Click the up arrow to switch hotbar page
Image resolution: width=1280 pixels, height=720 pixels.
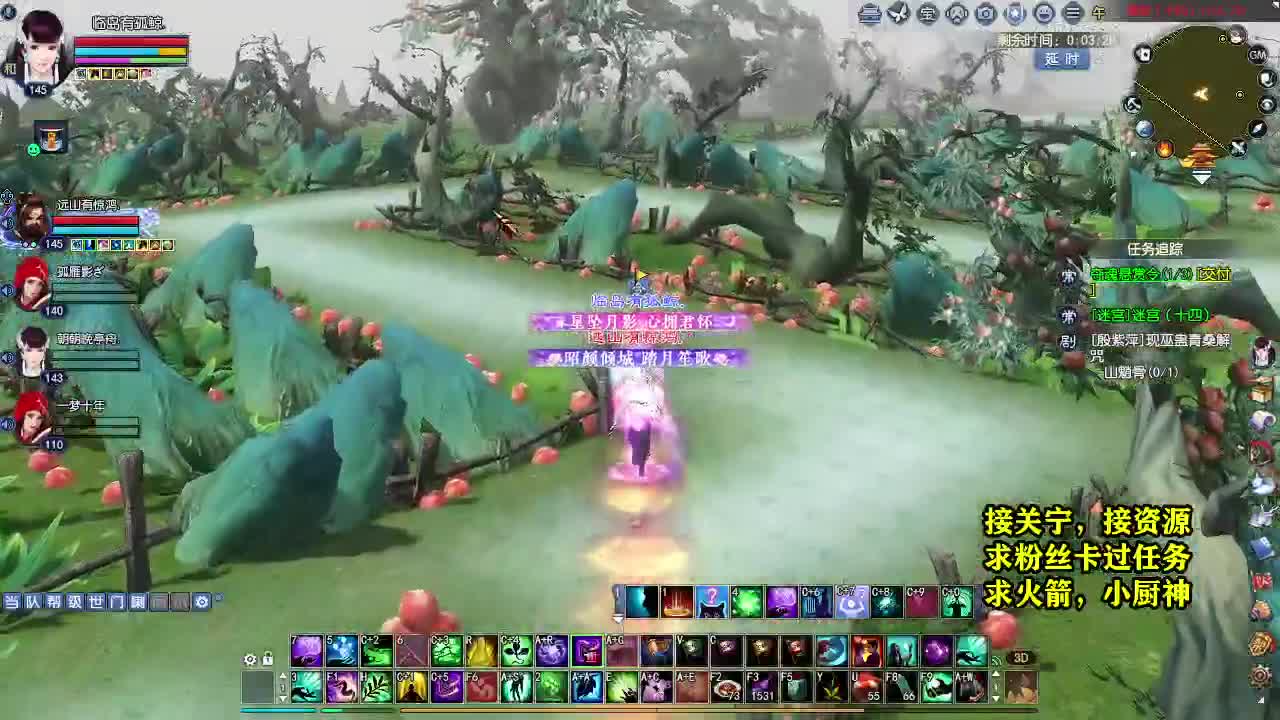click(x=283, y=676)
